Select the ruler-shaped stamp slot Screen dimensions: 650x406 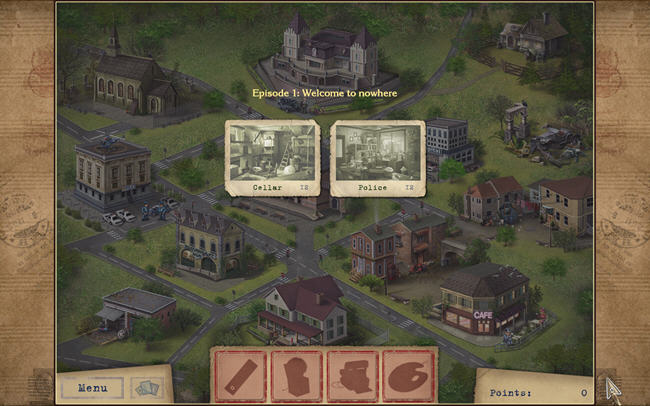(240, 376)
